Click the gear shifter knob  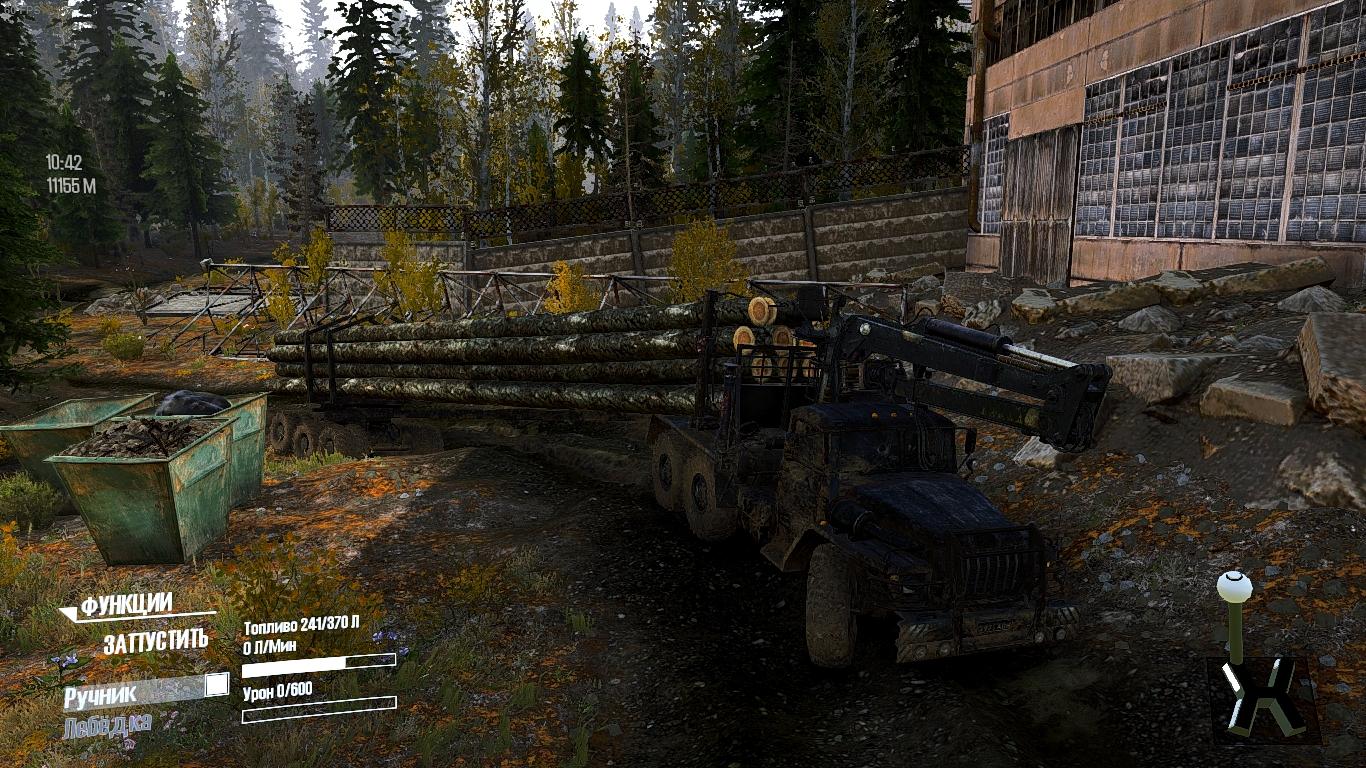click(1234, 585)
